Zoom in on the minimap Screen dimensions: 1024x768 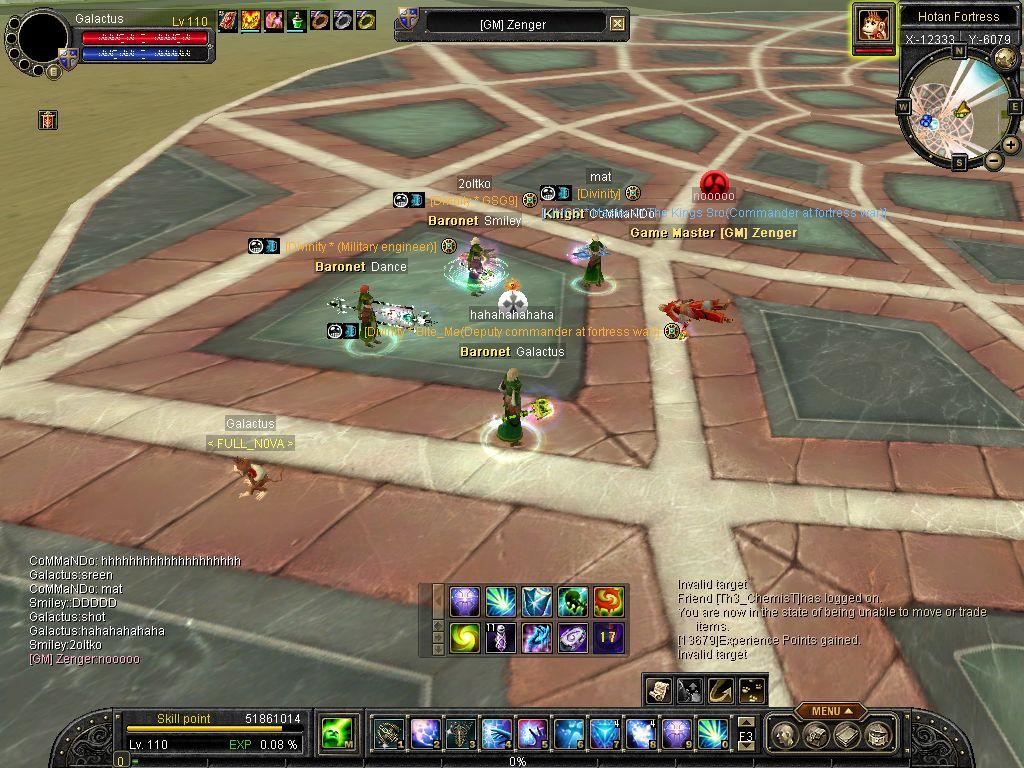1011,145
